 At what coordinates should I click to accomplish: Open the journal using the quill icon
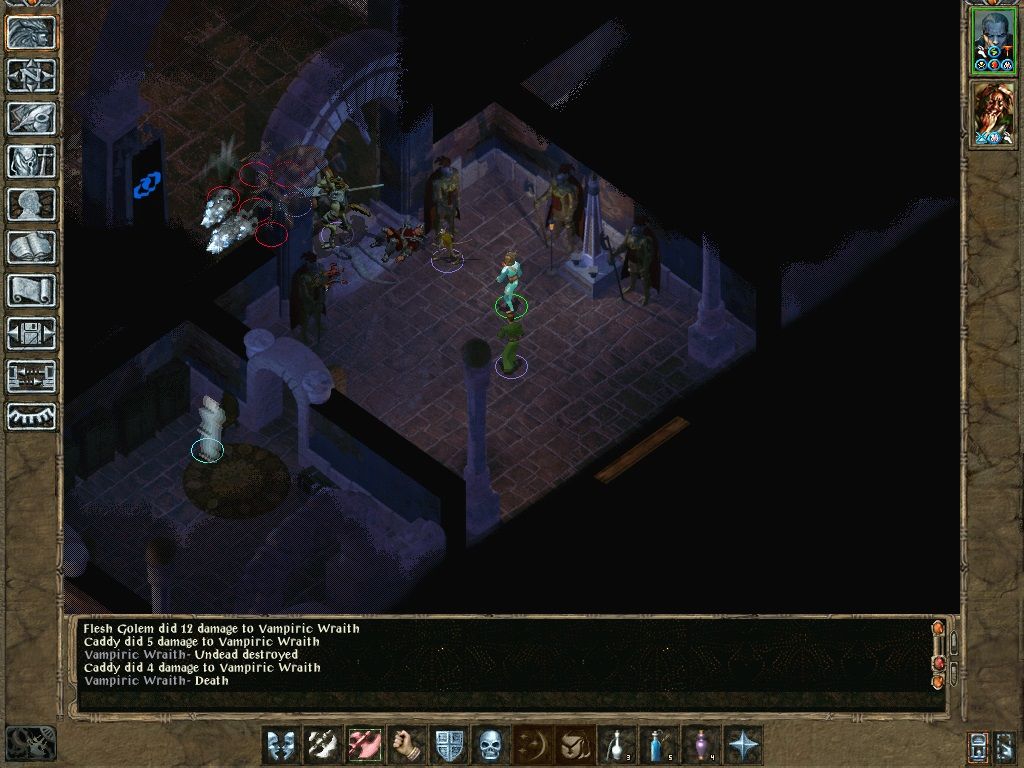coord(31,118)
